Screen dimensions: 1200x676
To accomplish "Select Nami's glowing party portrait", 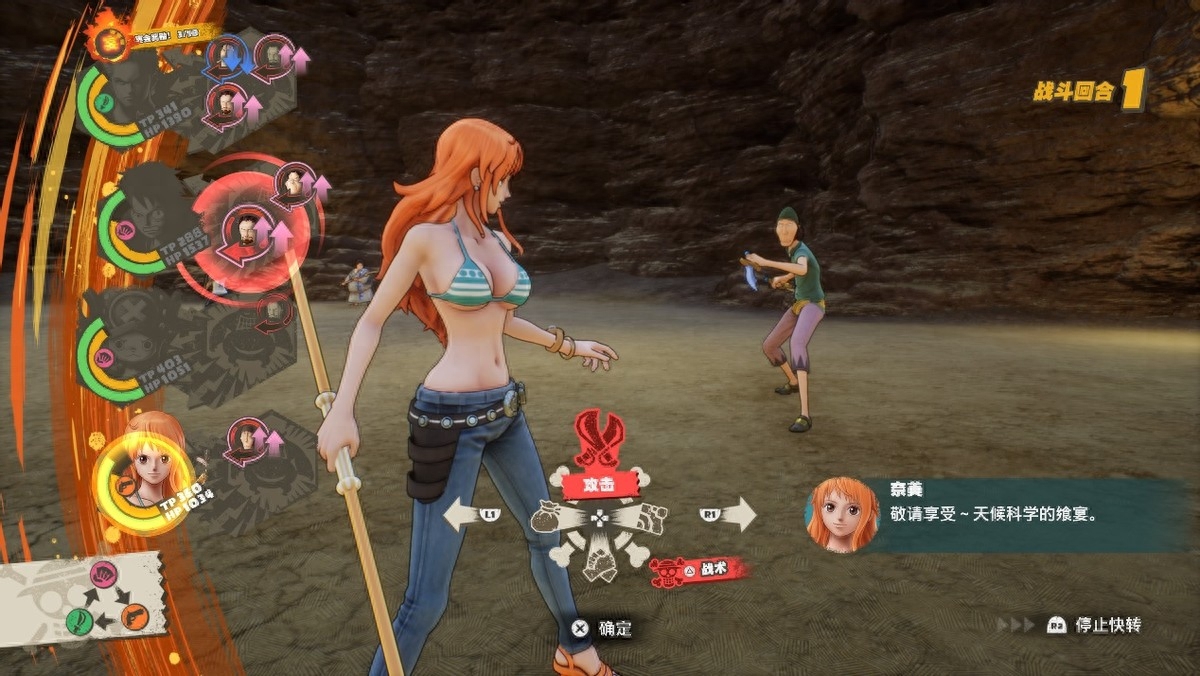I will tap(146, 480).
